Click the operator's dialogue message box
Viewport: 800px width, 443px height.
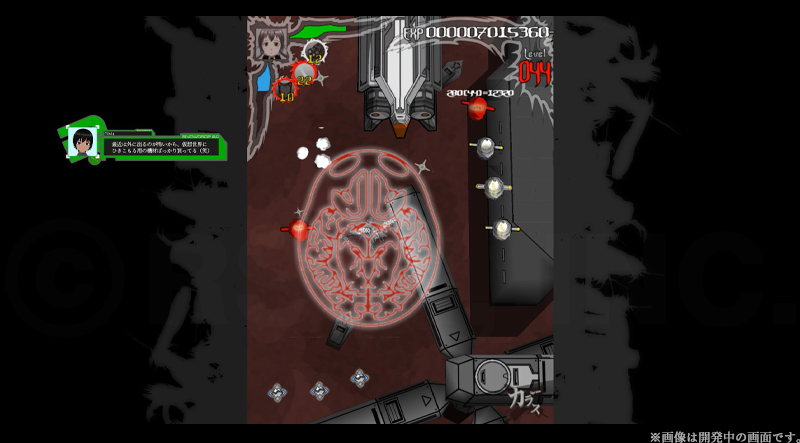160,147
